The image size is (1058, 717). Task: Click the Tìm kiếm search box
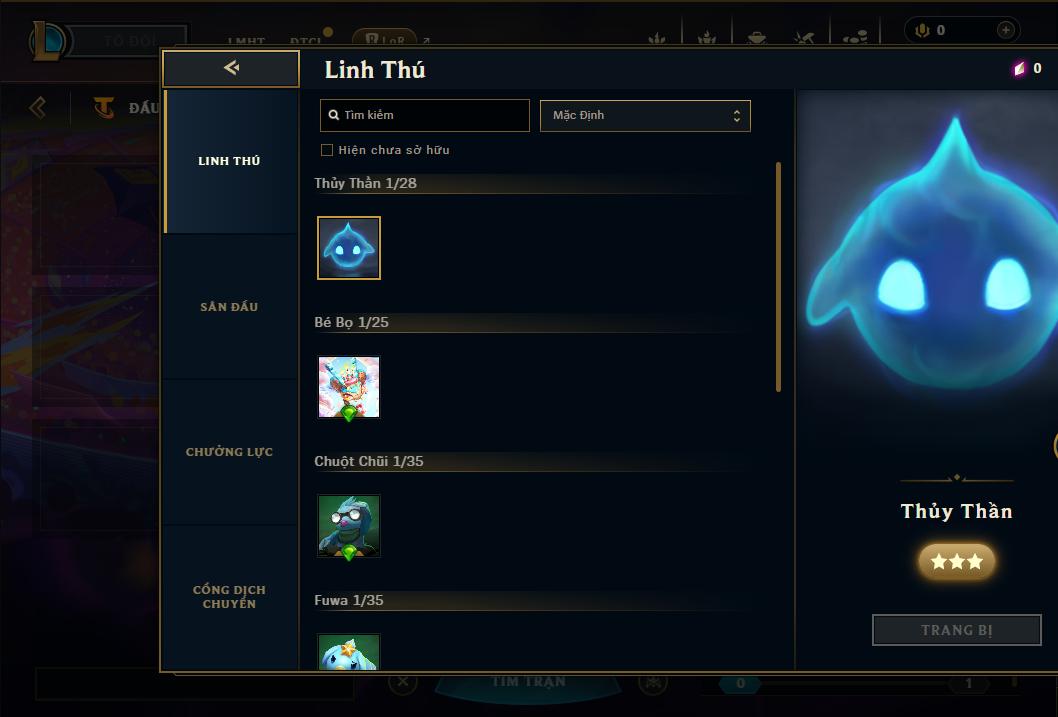(x=425, y=115)
